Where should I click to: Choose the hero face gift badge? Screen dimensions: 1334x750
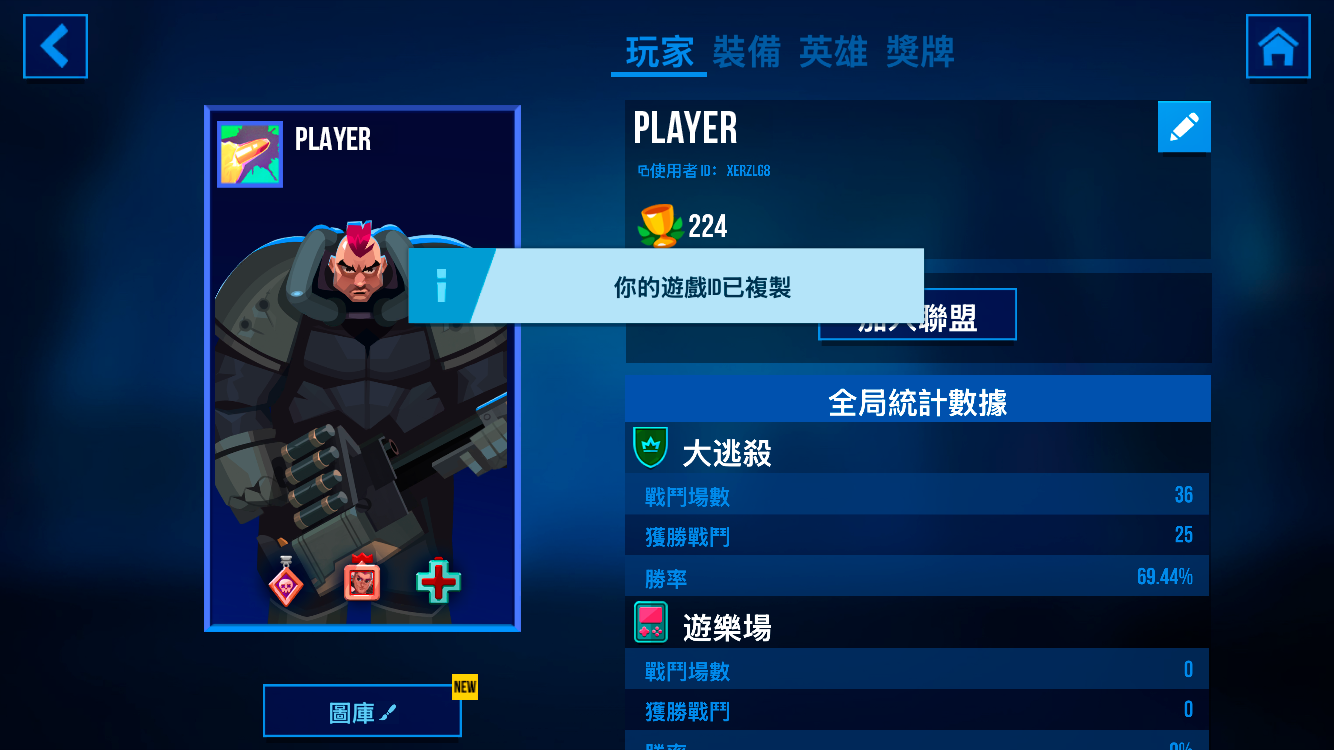coord(361,580)
